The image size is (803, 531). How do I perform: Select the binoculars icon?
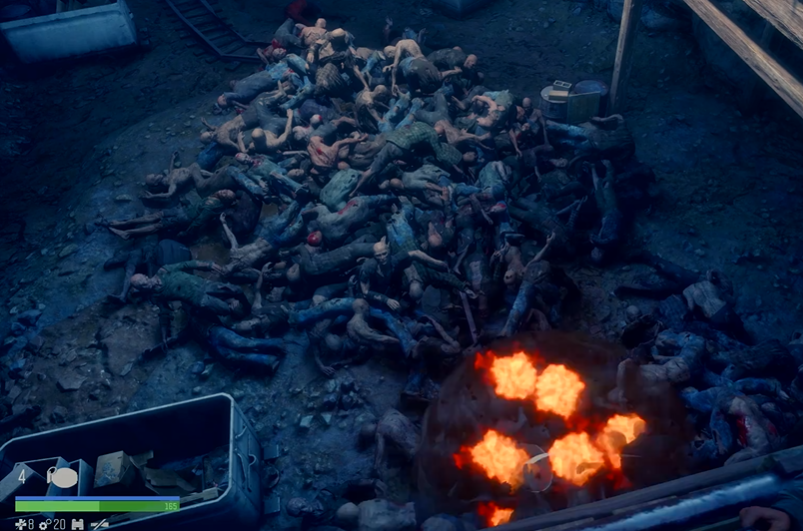coord(77,524)
